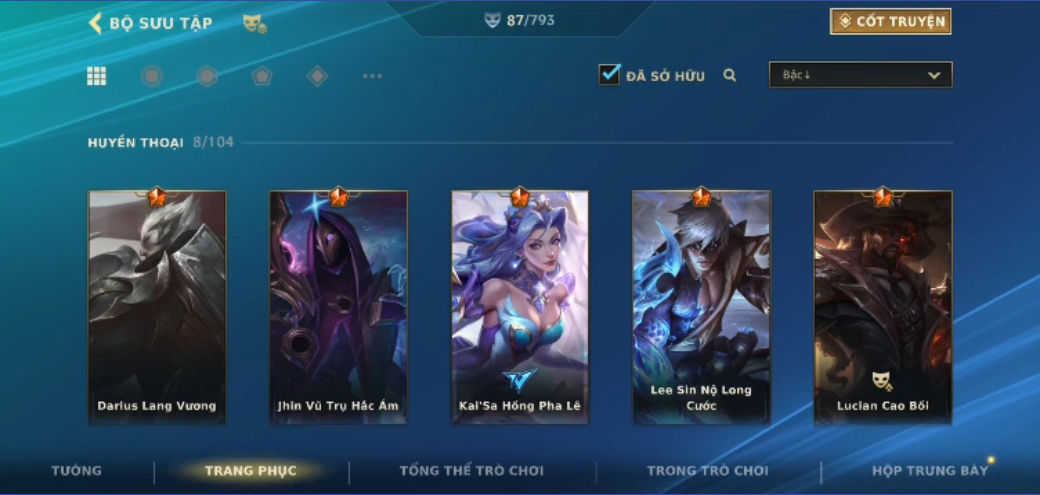Choose the pentagon-shaped rarity filter
The image size is (1040, 495).
(262, 76)
